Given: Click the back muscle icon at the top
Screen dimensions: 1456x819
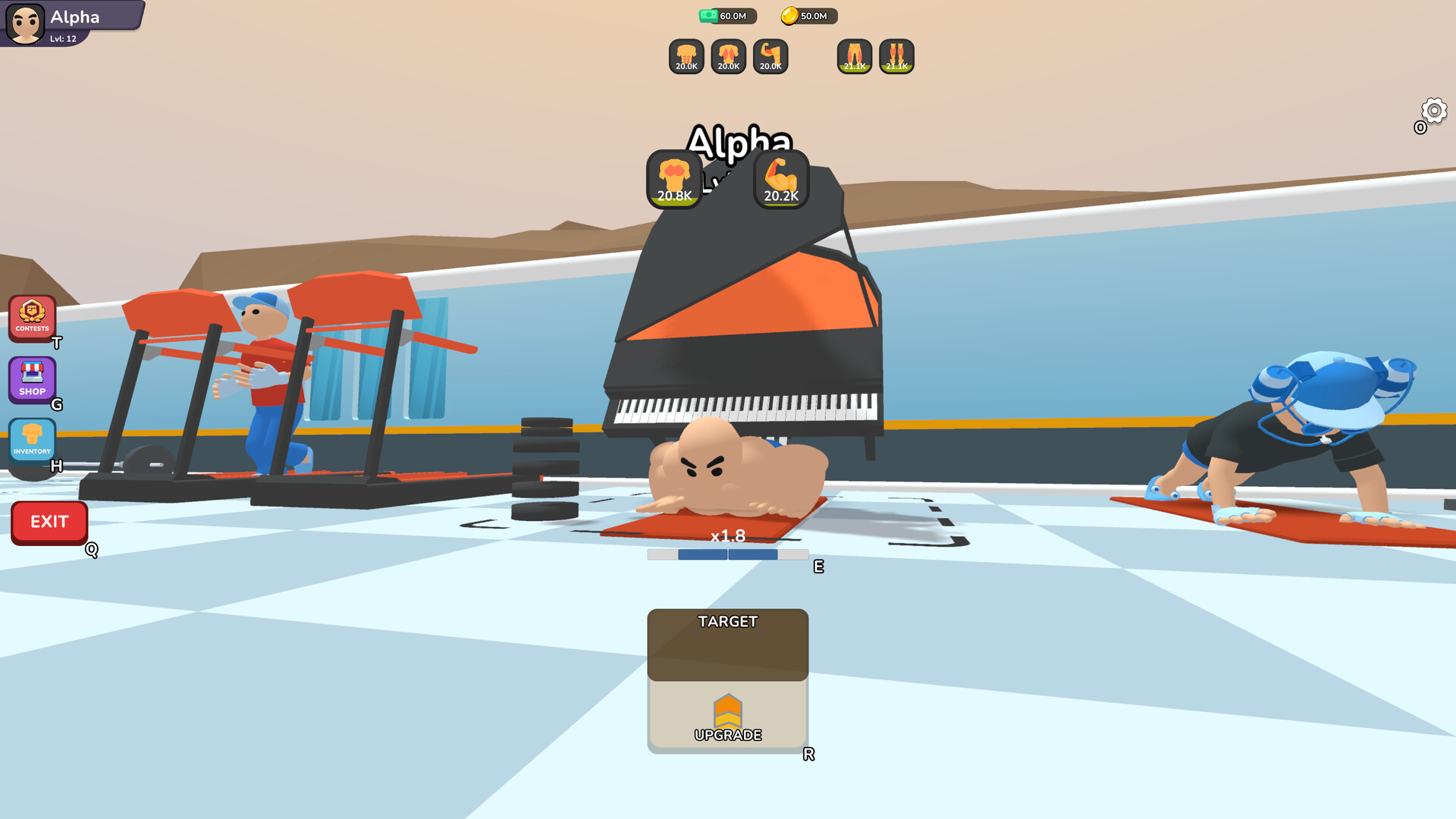Looking at the screenshot, I should [x=727, y=57].
